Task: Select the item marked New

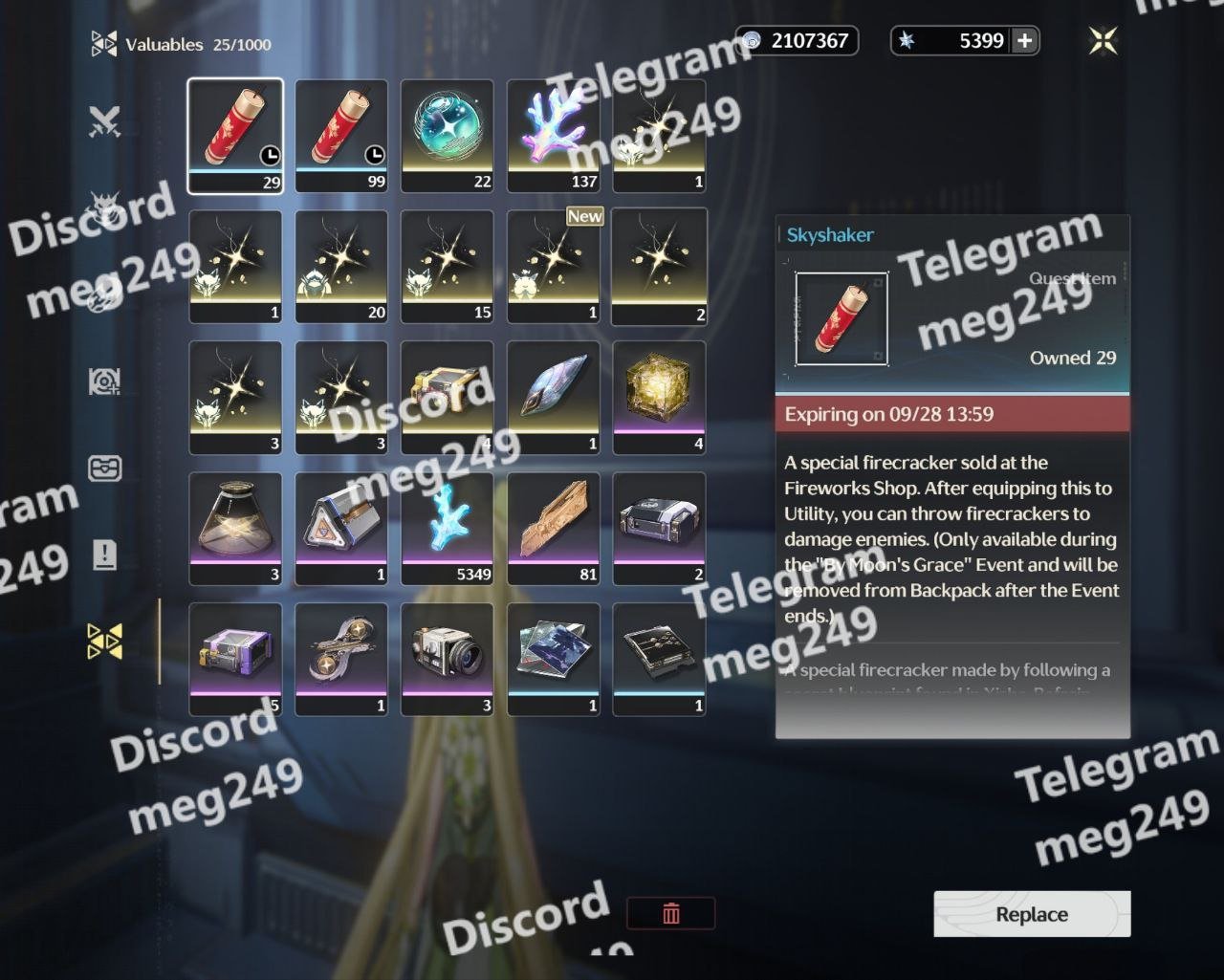Action: [x=554, y=267]
